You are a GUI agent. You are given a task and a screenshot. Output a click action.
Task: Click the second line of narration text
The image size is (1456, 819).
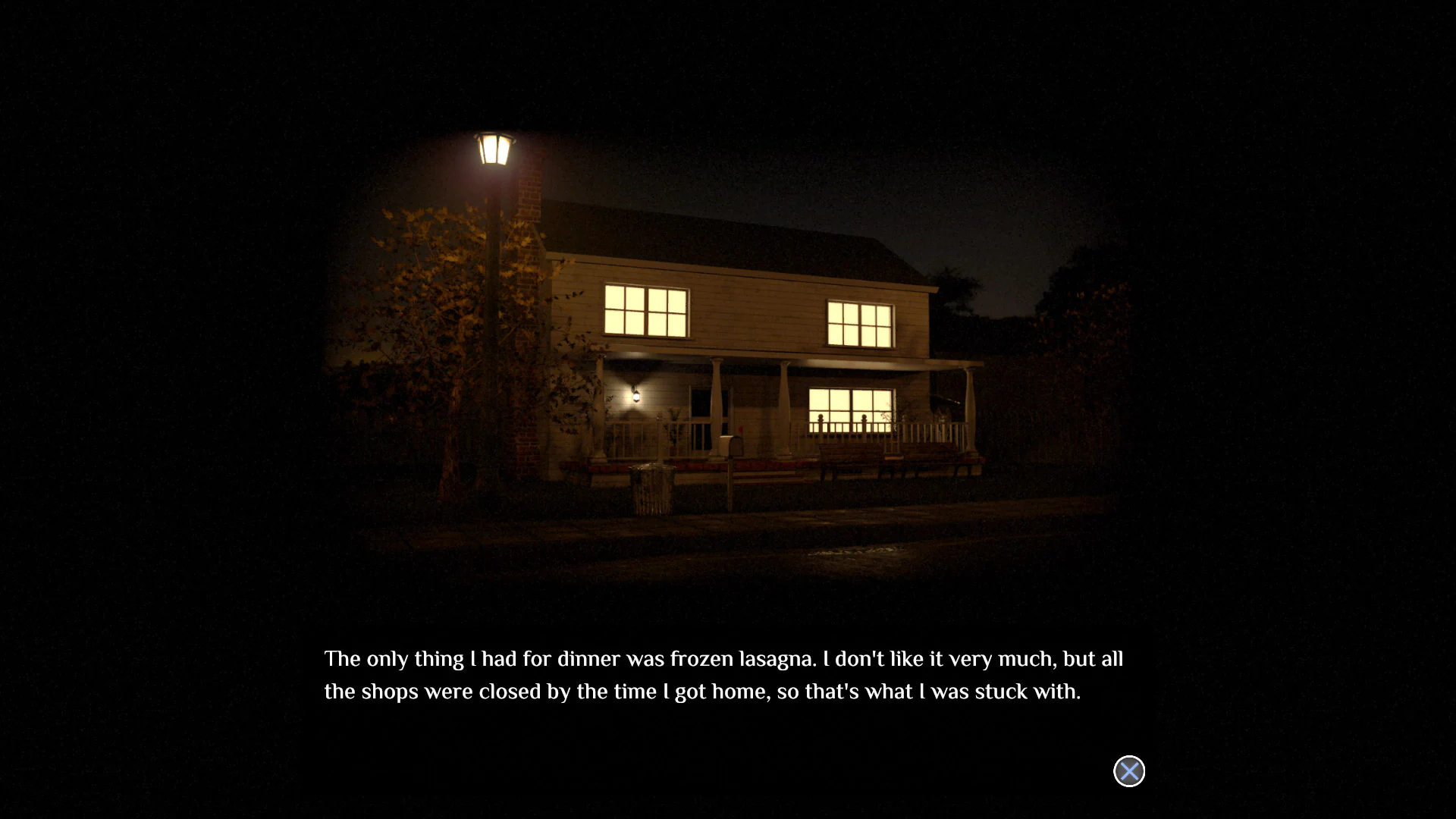pos(701,692)
